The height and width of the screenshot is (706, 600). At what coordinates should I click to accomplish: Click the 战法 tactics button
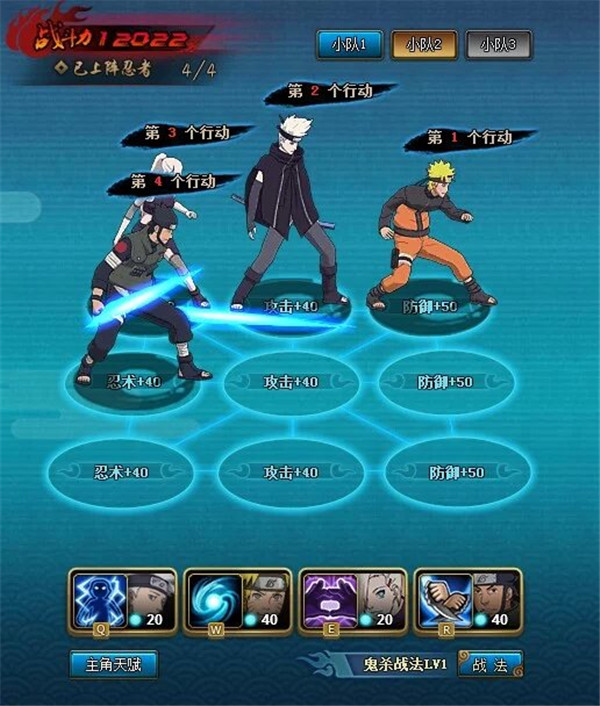pyautogui.click(x=490, y=663)
